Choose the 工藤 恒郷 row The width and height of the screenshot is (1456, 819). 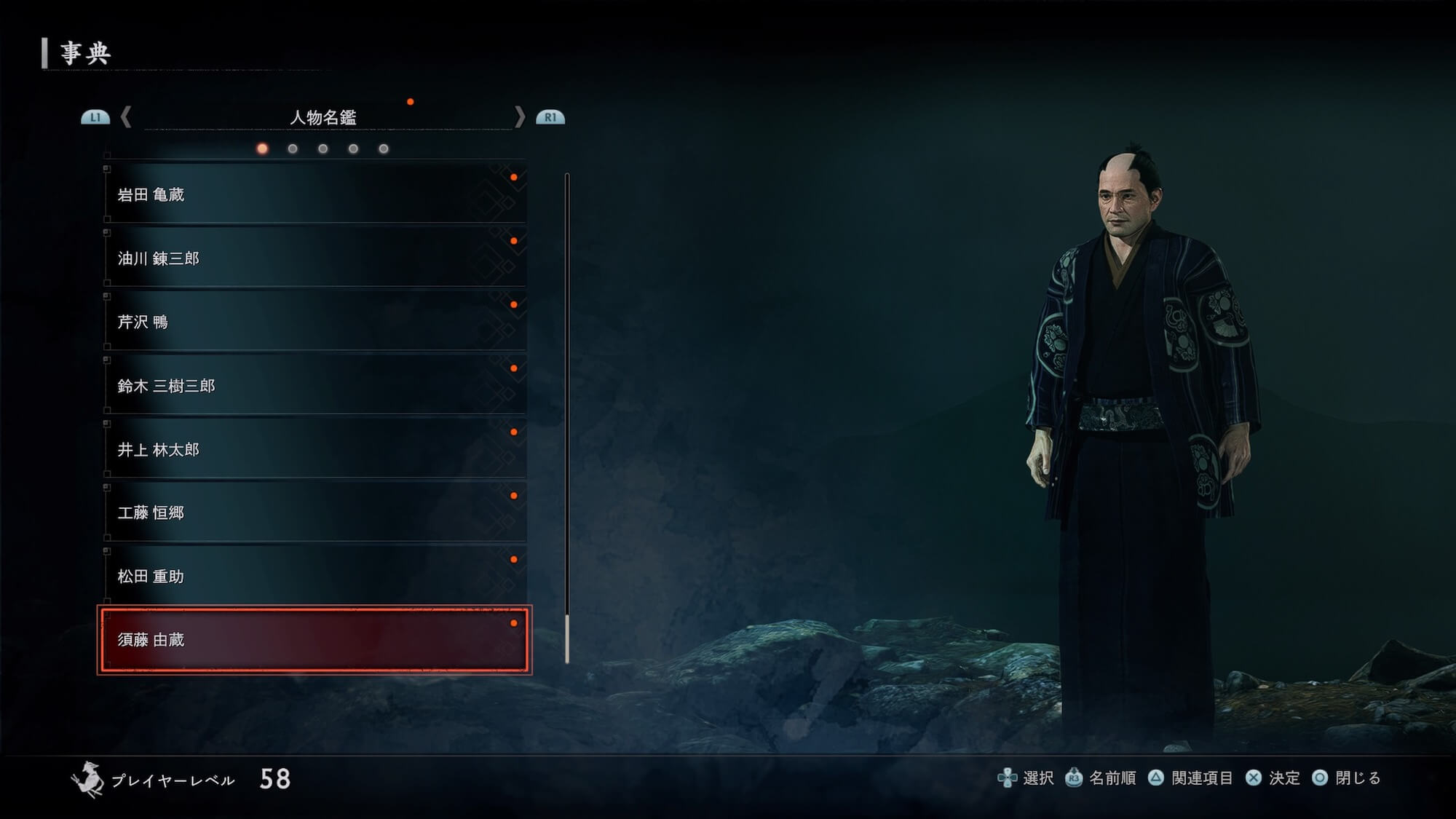pos(314,513)
